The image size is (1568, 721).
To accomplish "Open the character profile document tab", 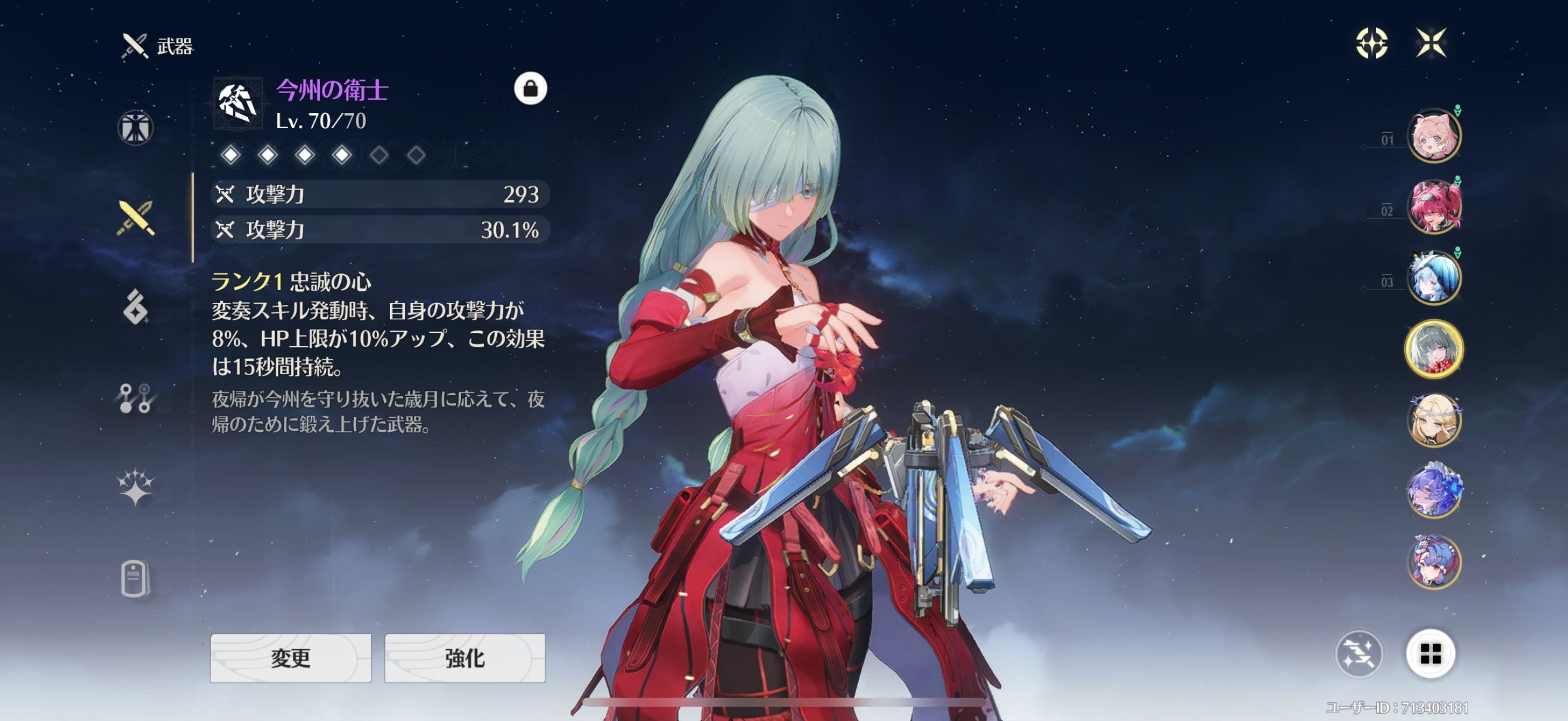I will [135, 578].
